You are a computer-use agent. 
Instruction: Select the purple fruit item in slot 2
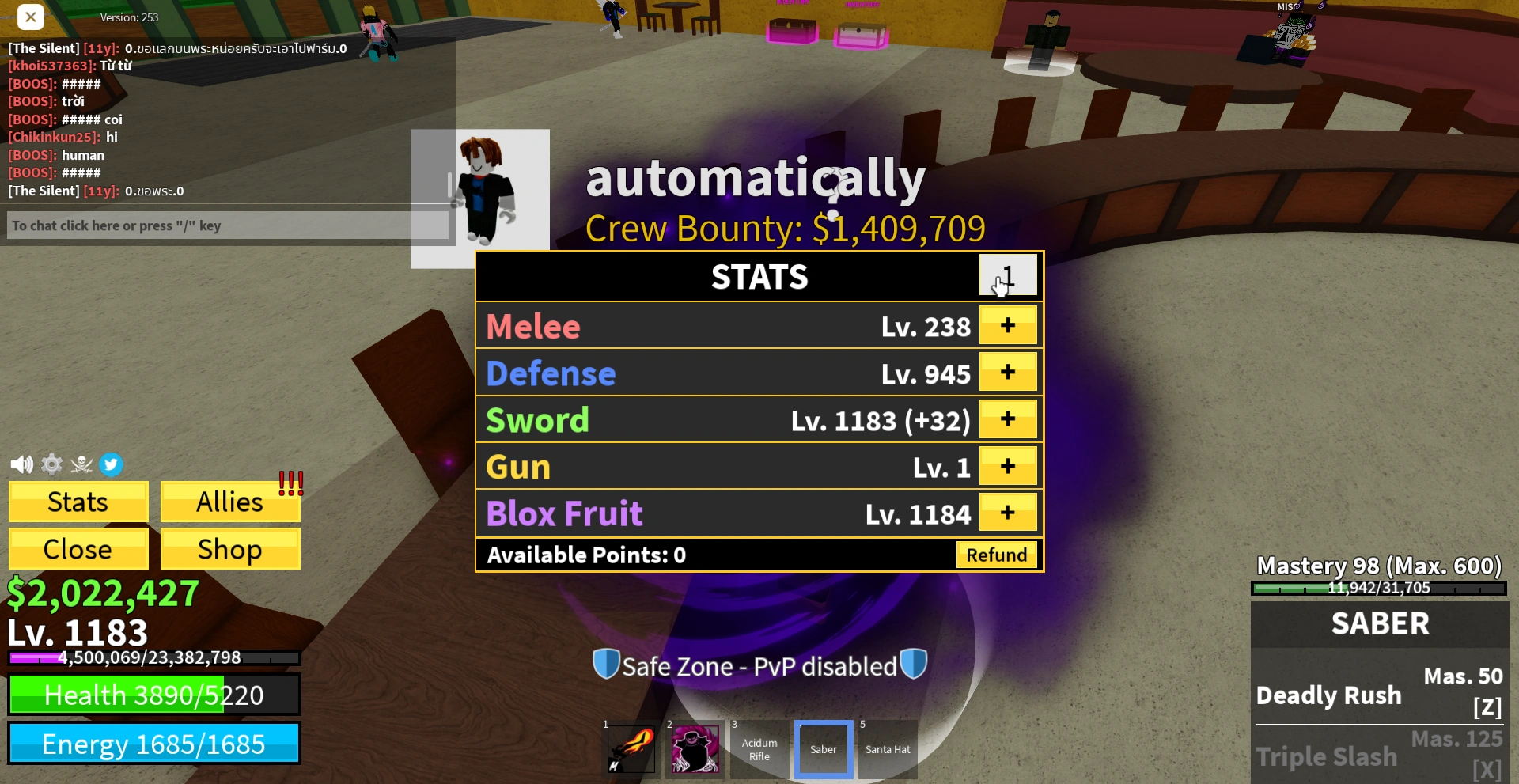pyautogui.click(x=695, y=748)
